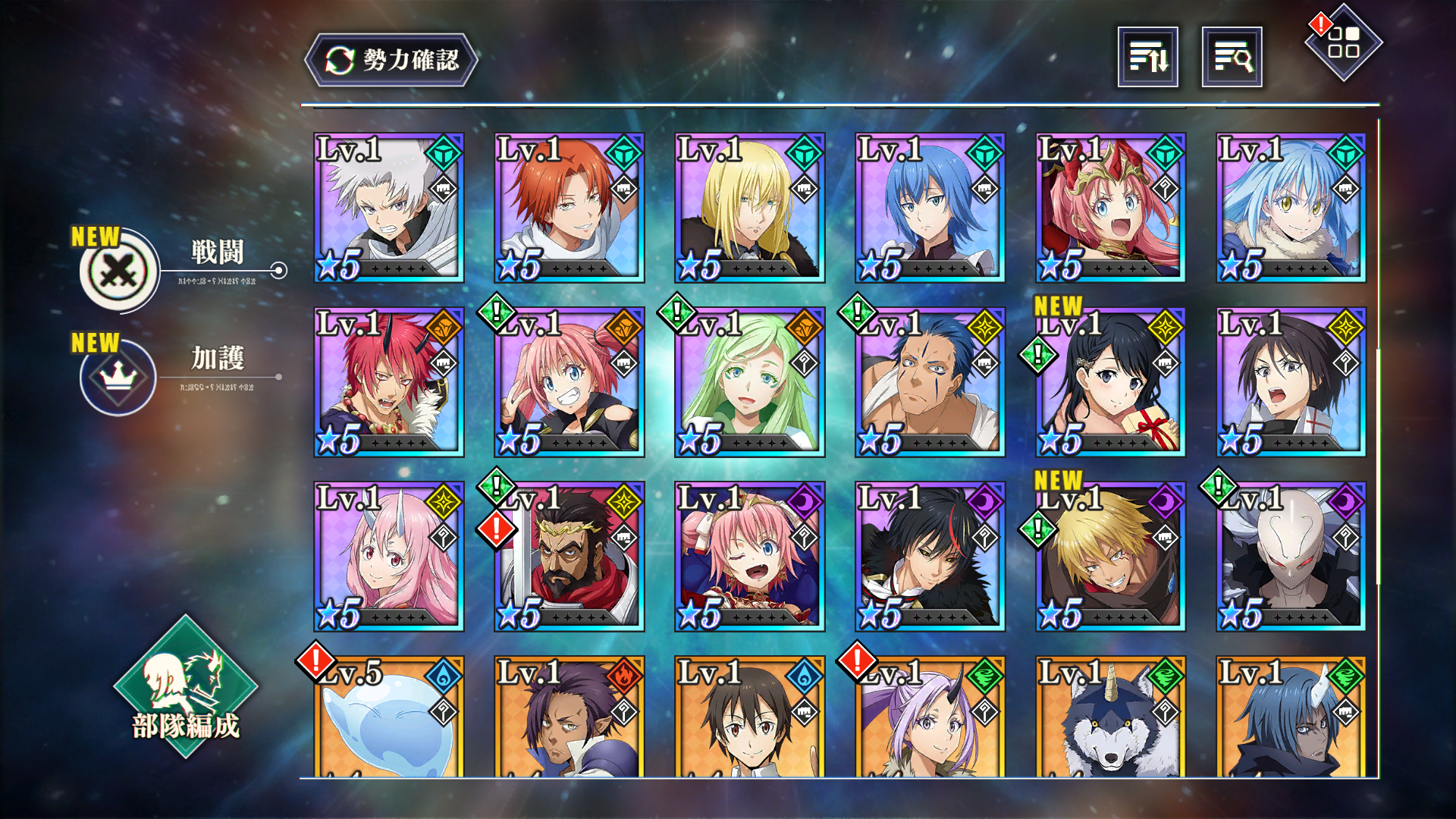Choose the orange-haired smiling character card
This screenshot has height=819, width=1456.
[x=569, y=208]
